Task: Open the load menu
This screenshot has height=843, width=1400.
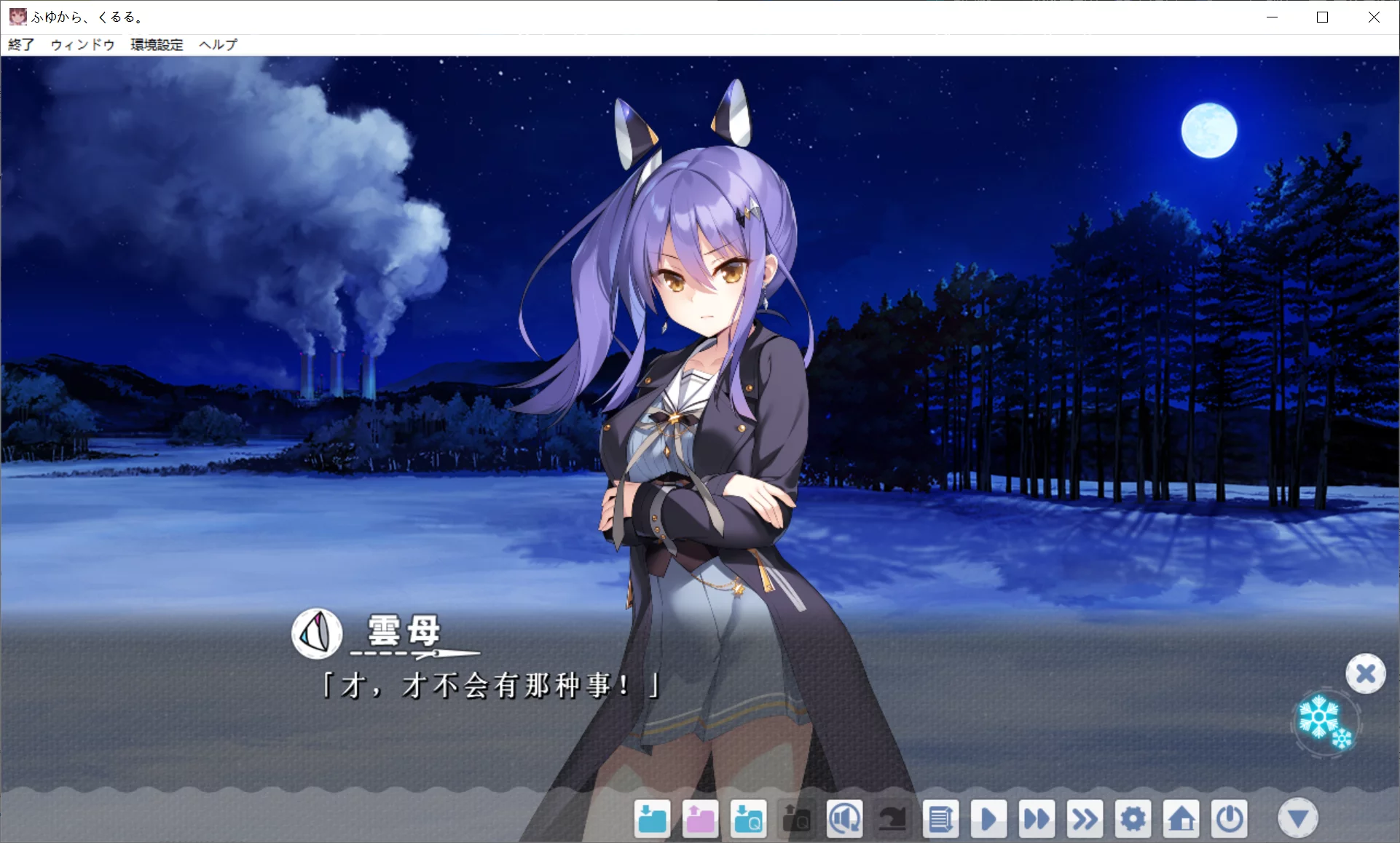Action: [x=700, y=818]
